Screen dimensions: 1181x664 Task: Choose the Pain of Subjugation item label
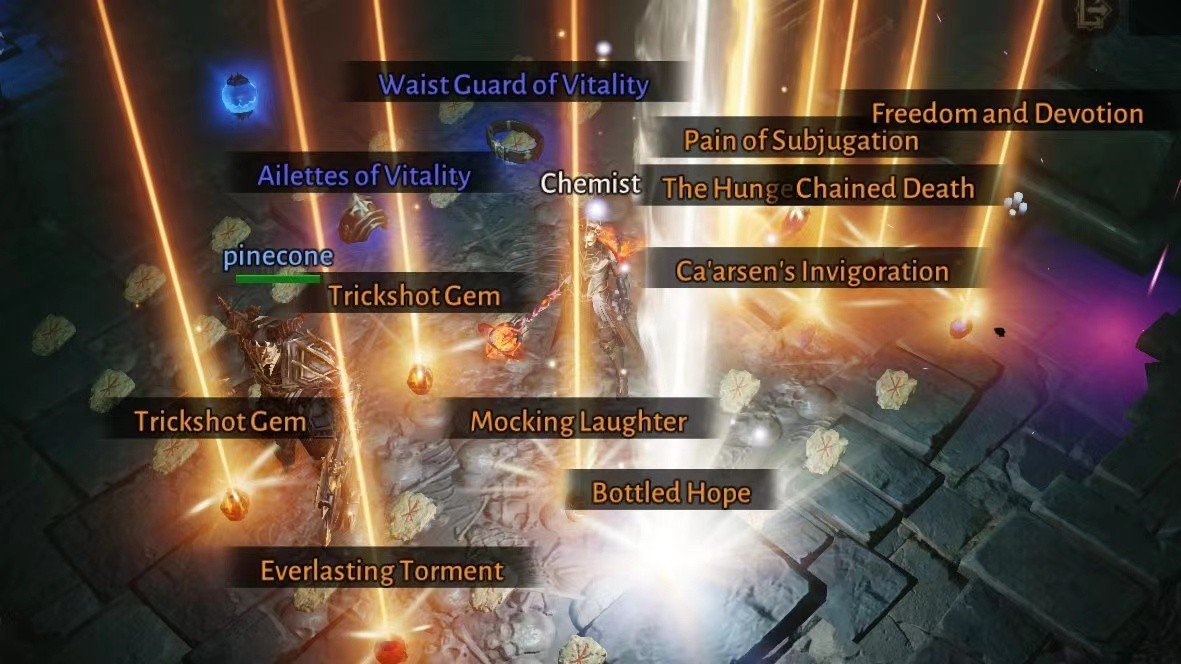pyautogui.click(x=800, y=141)
